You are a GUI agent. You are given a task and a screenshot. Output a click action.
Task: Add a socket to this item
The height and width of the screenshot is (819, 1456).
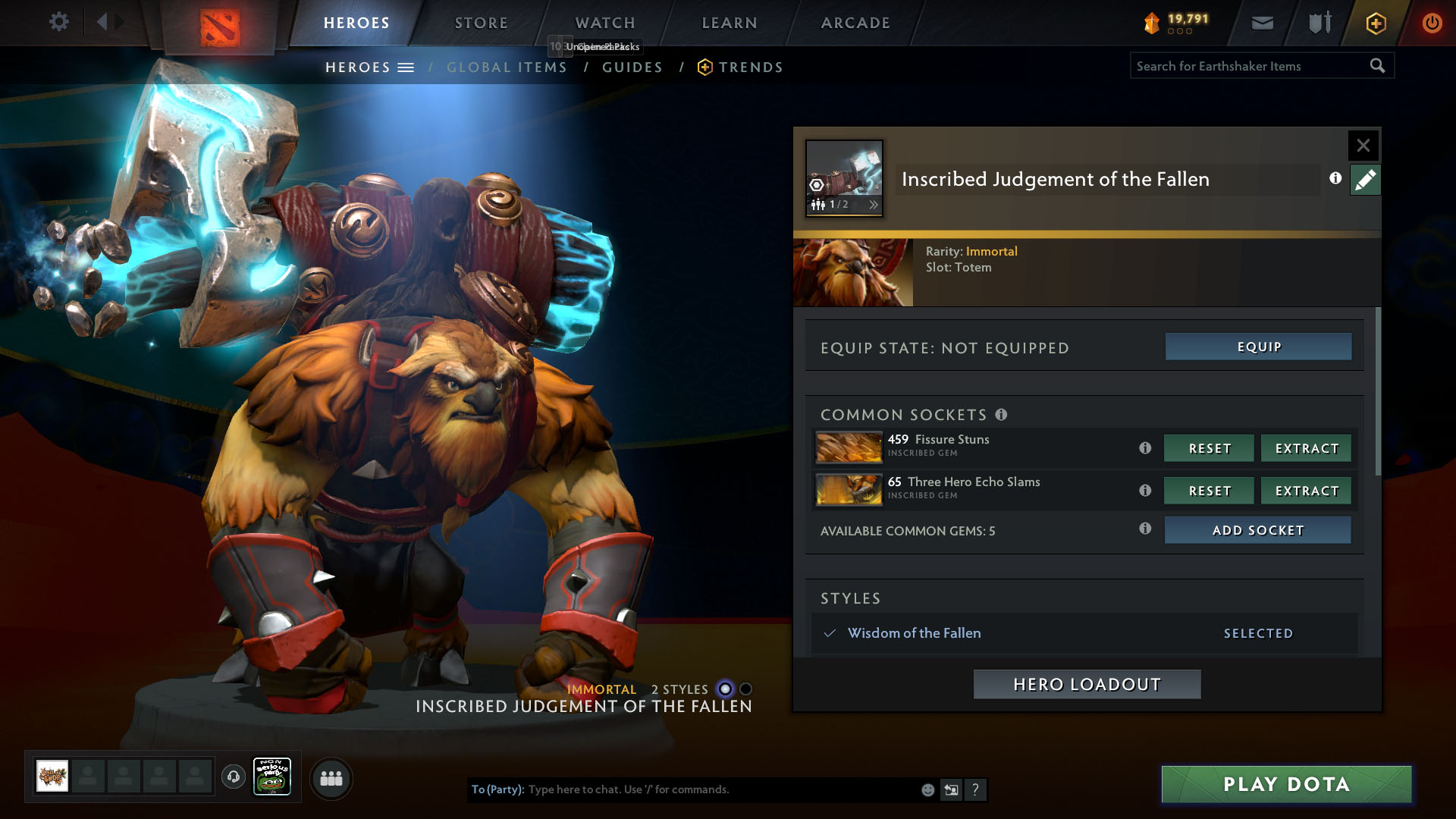click(1257, 530)
